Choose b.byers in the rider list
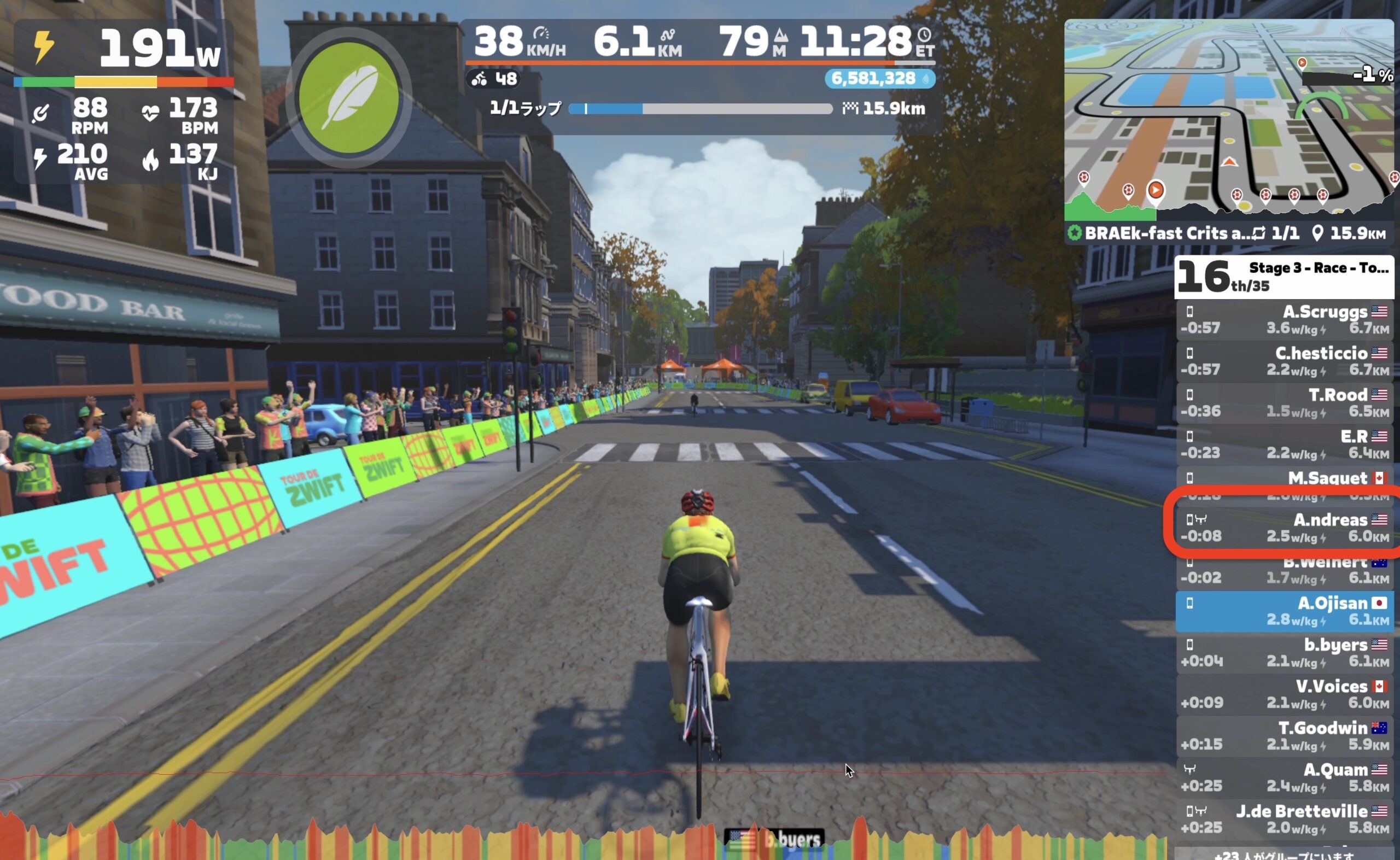The width and height of the screenshot is (1400, 860). (1286, 653)
